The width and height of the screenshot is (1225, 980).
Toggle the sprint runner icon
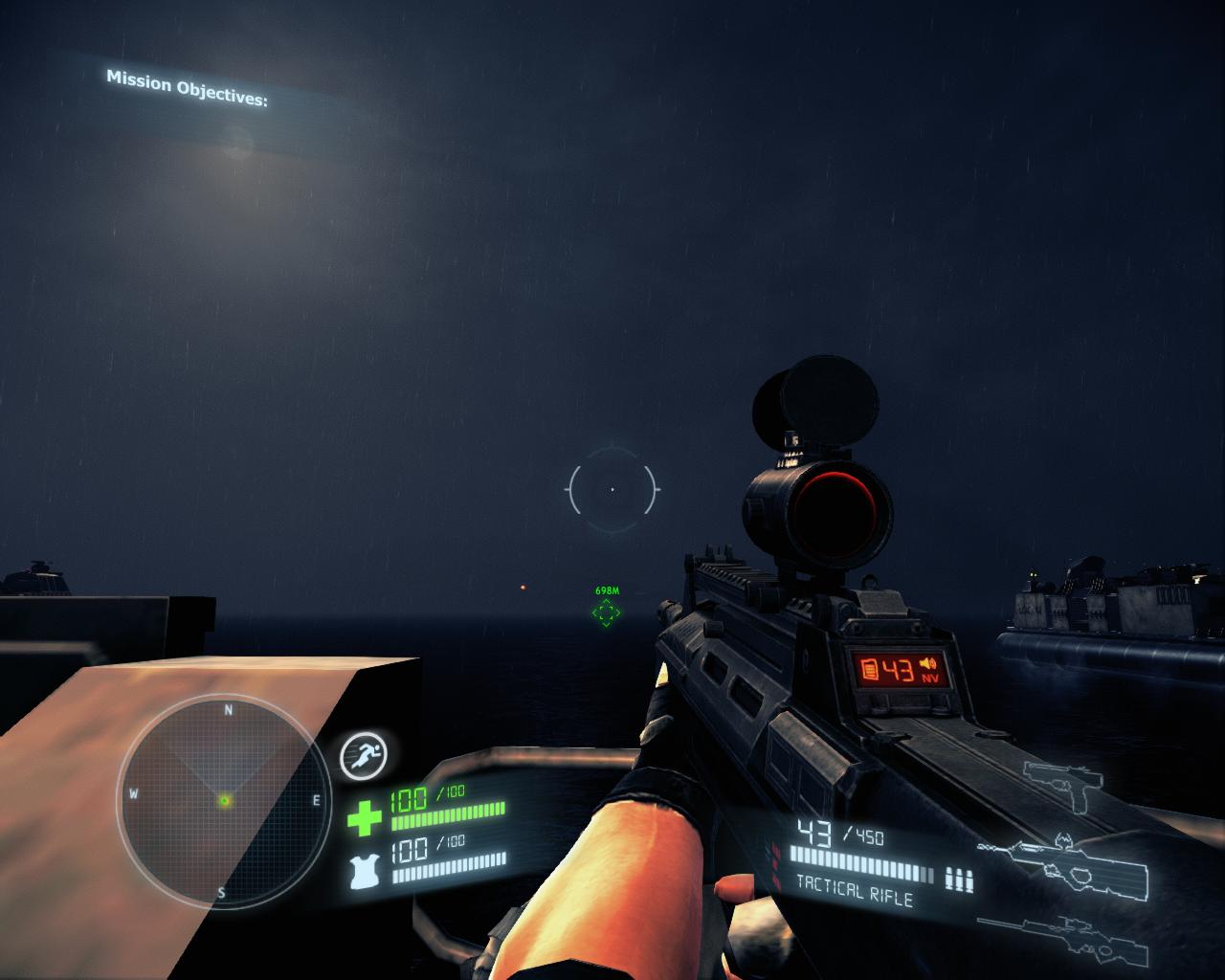363,757
